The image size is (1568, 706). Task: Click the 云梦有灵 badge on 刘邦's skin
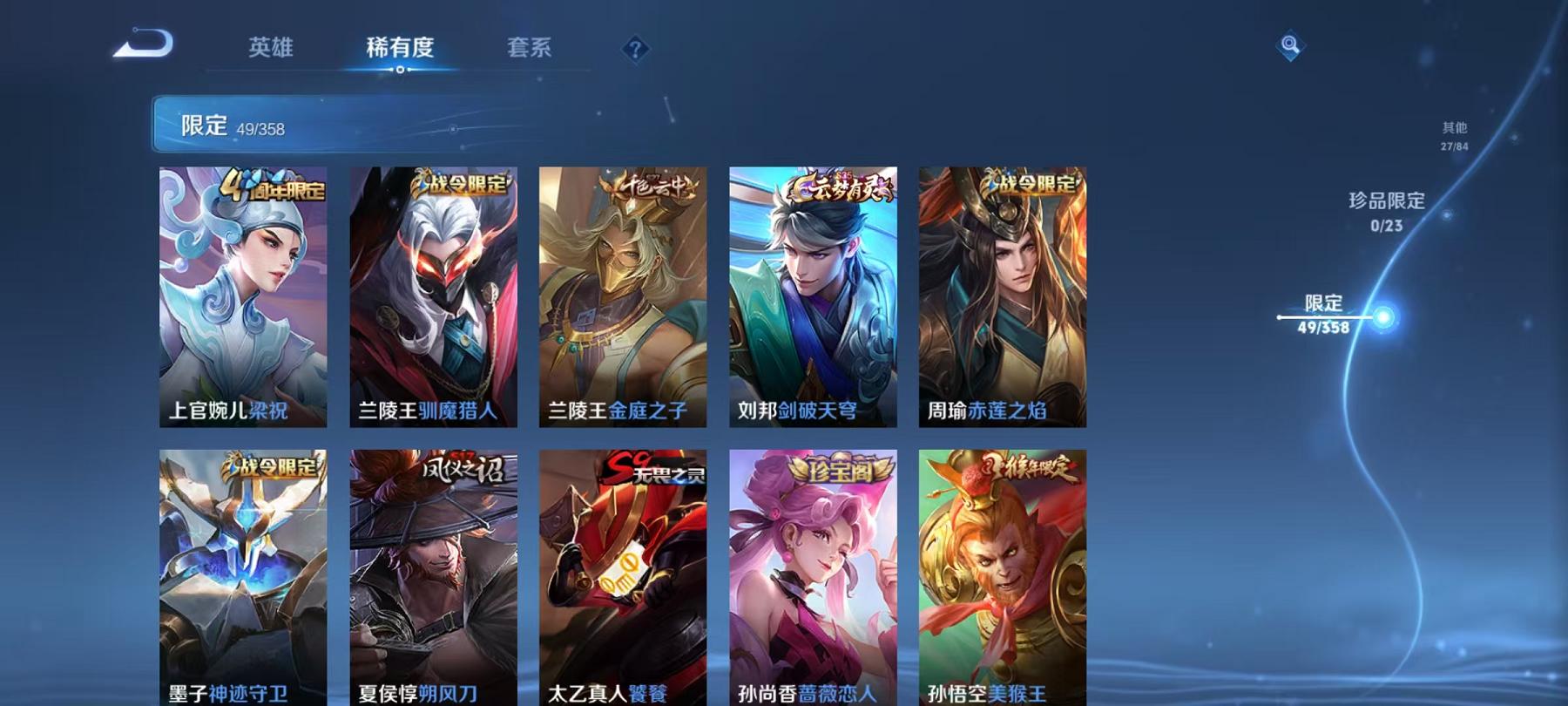click(837, 185)
